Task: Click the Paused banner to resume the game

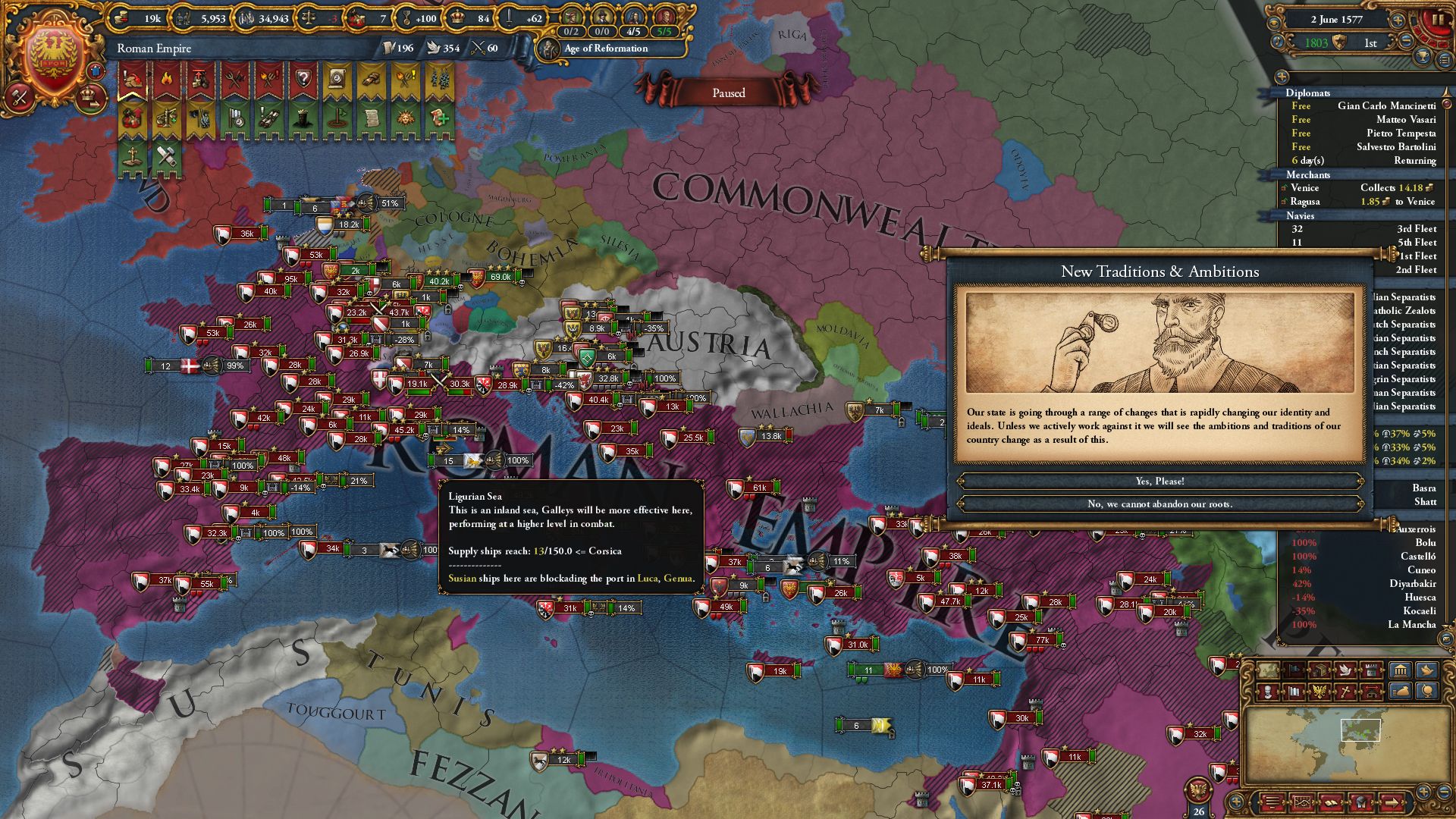Action: pyautogui.click(x=728, y=93)
